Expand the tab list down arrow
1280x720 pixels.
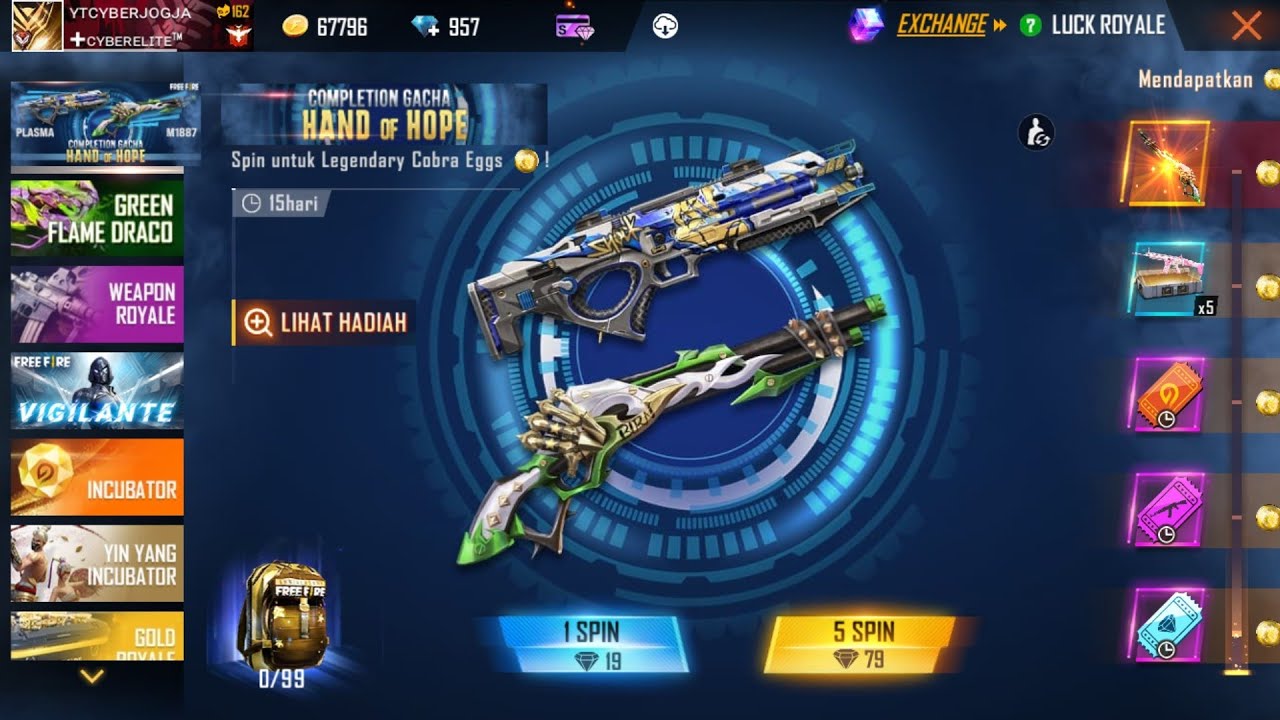92,677
